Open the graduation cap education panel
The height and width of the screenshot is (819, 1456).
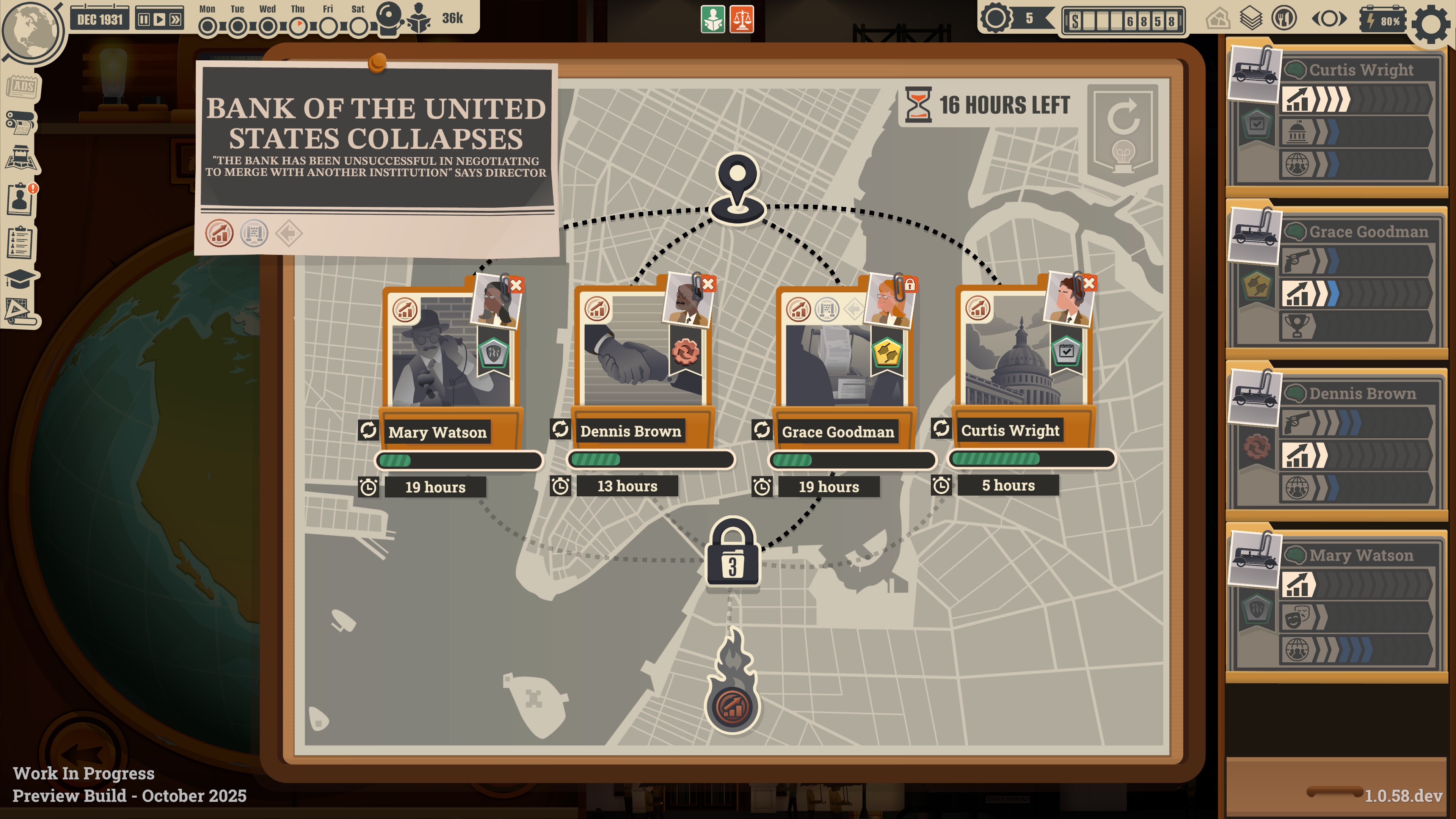pos(20,278)
